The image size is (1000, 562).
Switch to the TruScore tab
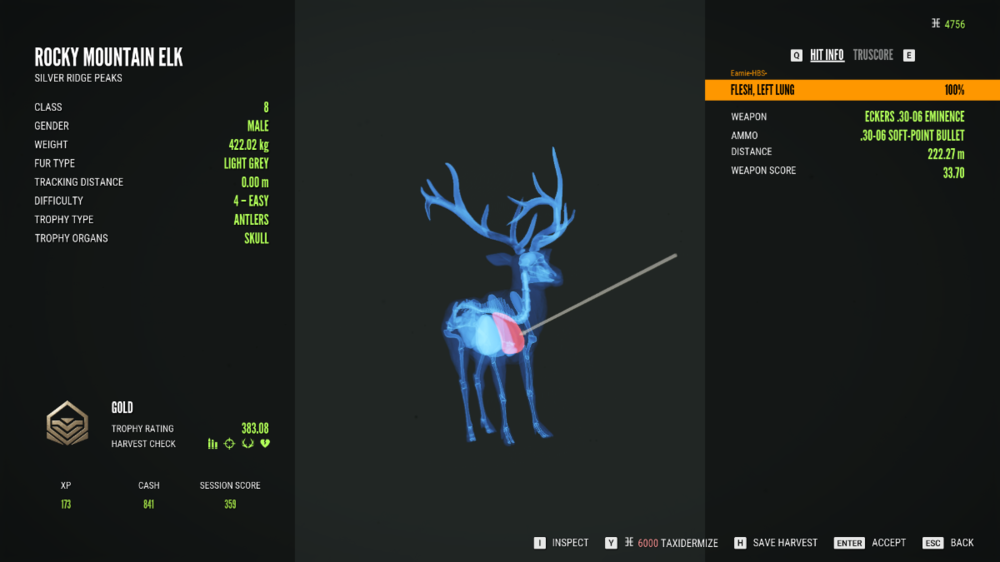tap(873, 55)
